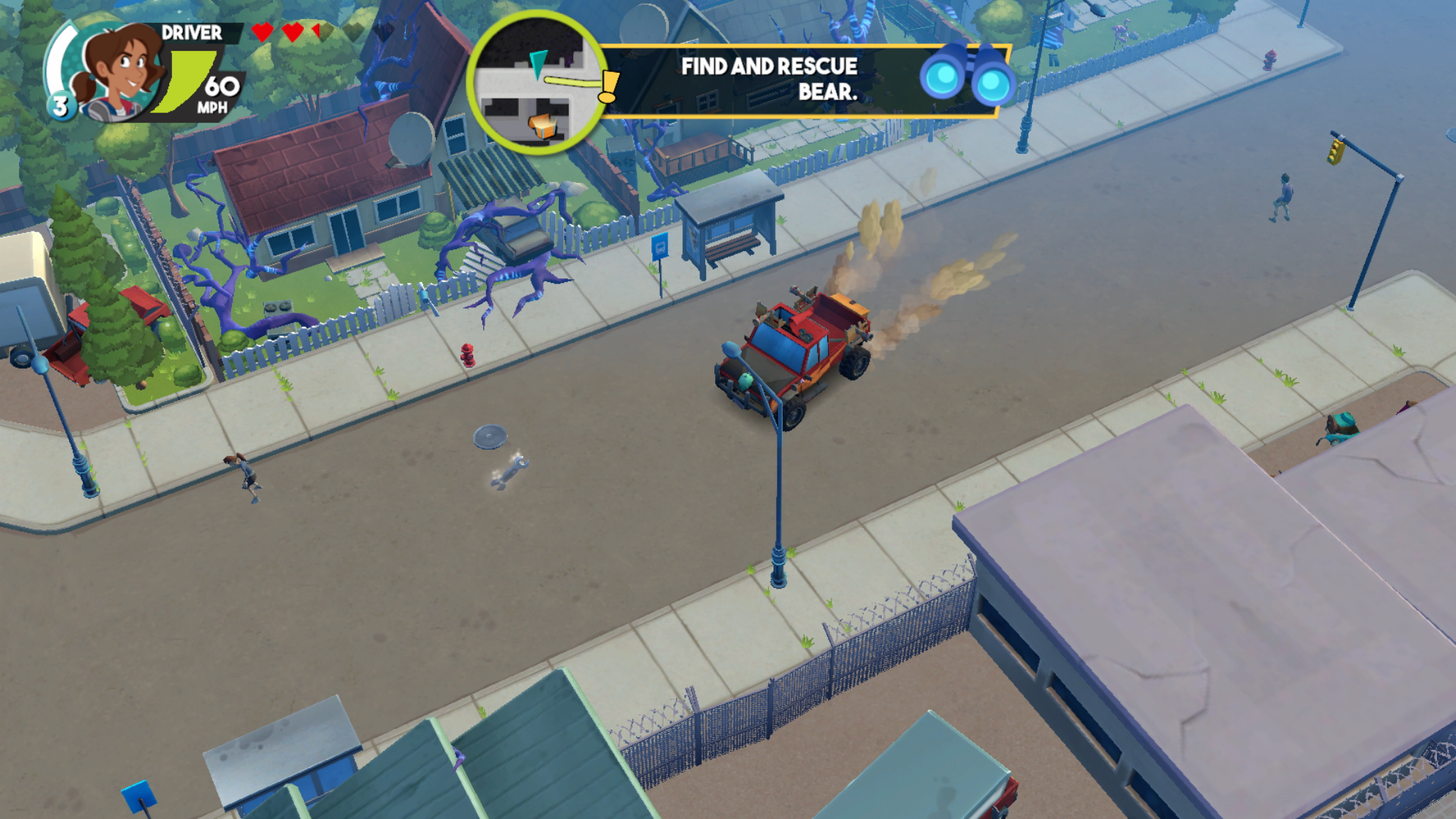Open the circular minimap
Viewport: 1456px width, 819px height.
point(538,82)
